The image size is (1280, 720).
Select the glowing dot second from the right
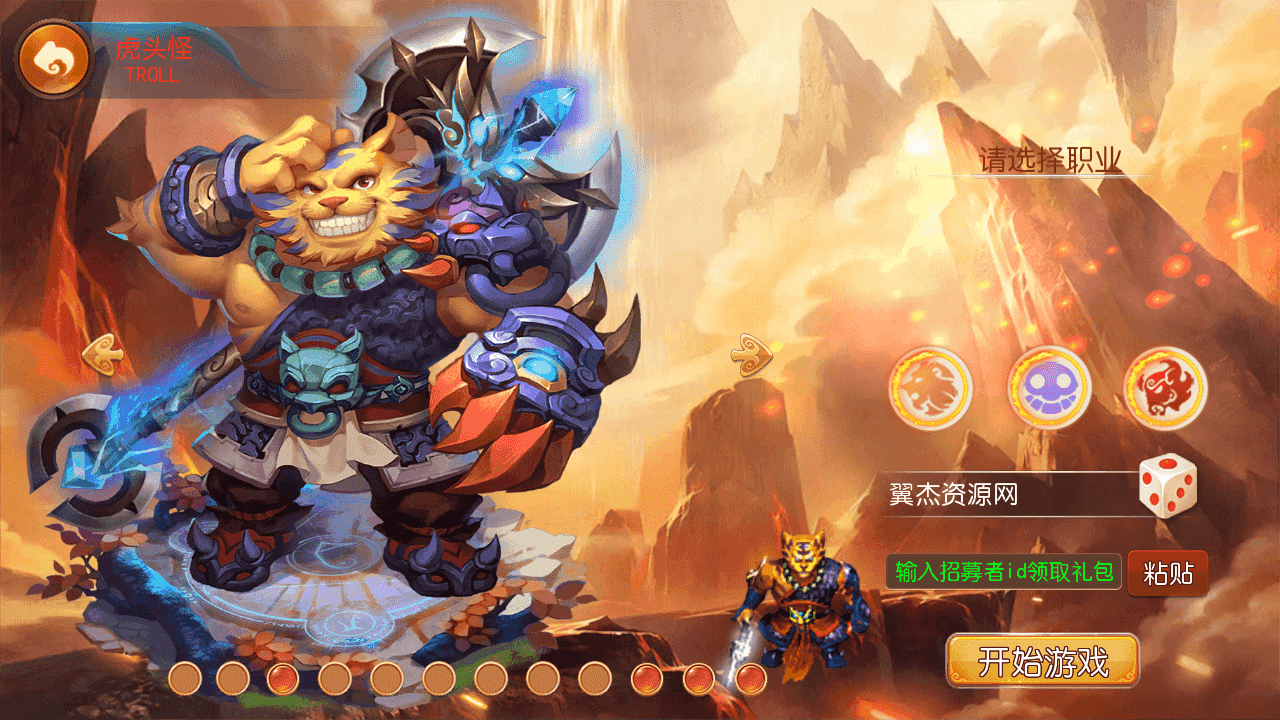[699, 677]
